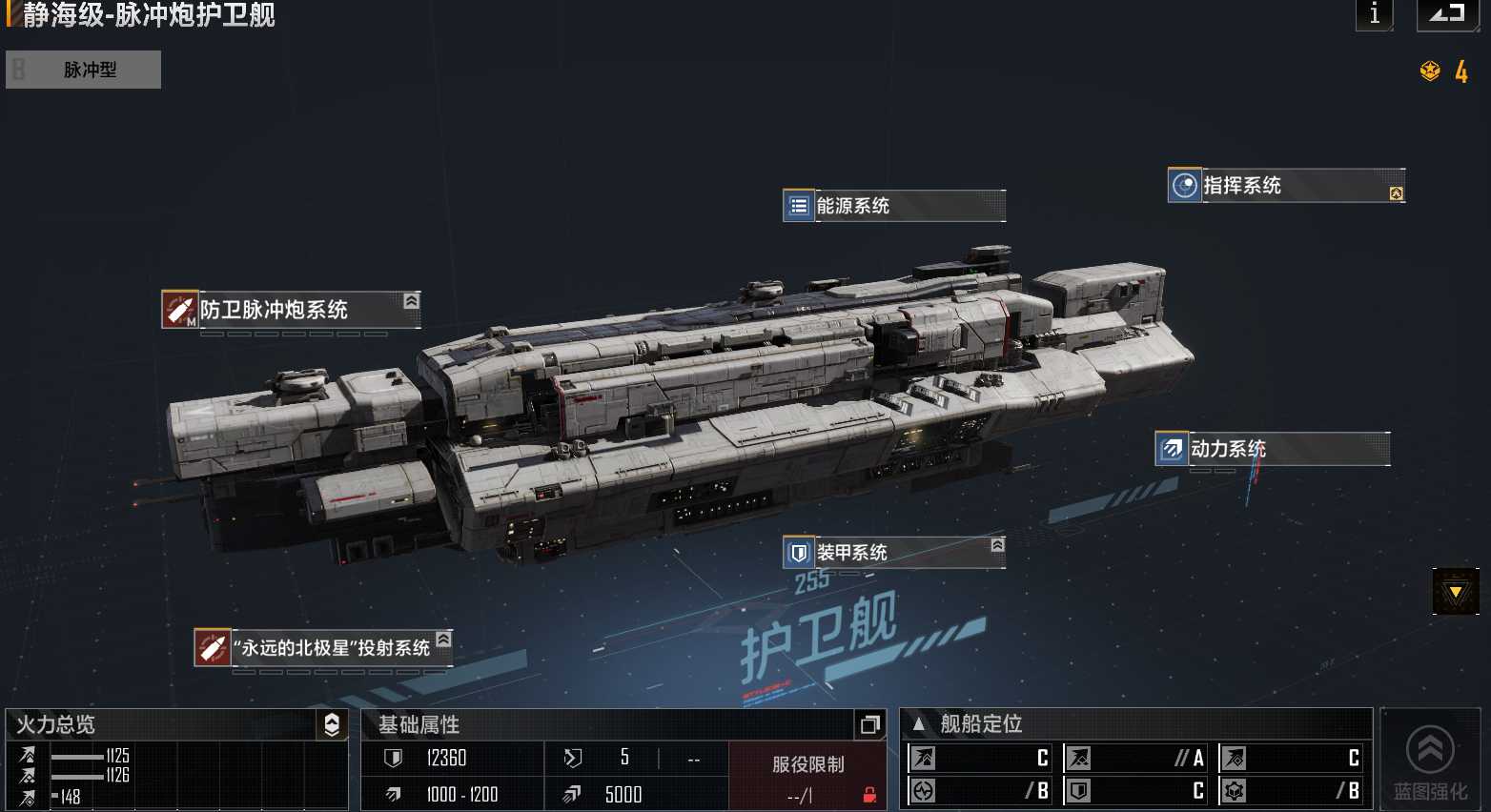Collapse the 舰船定位 panel triangle

pos(918,724)
